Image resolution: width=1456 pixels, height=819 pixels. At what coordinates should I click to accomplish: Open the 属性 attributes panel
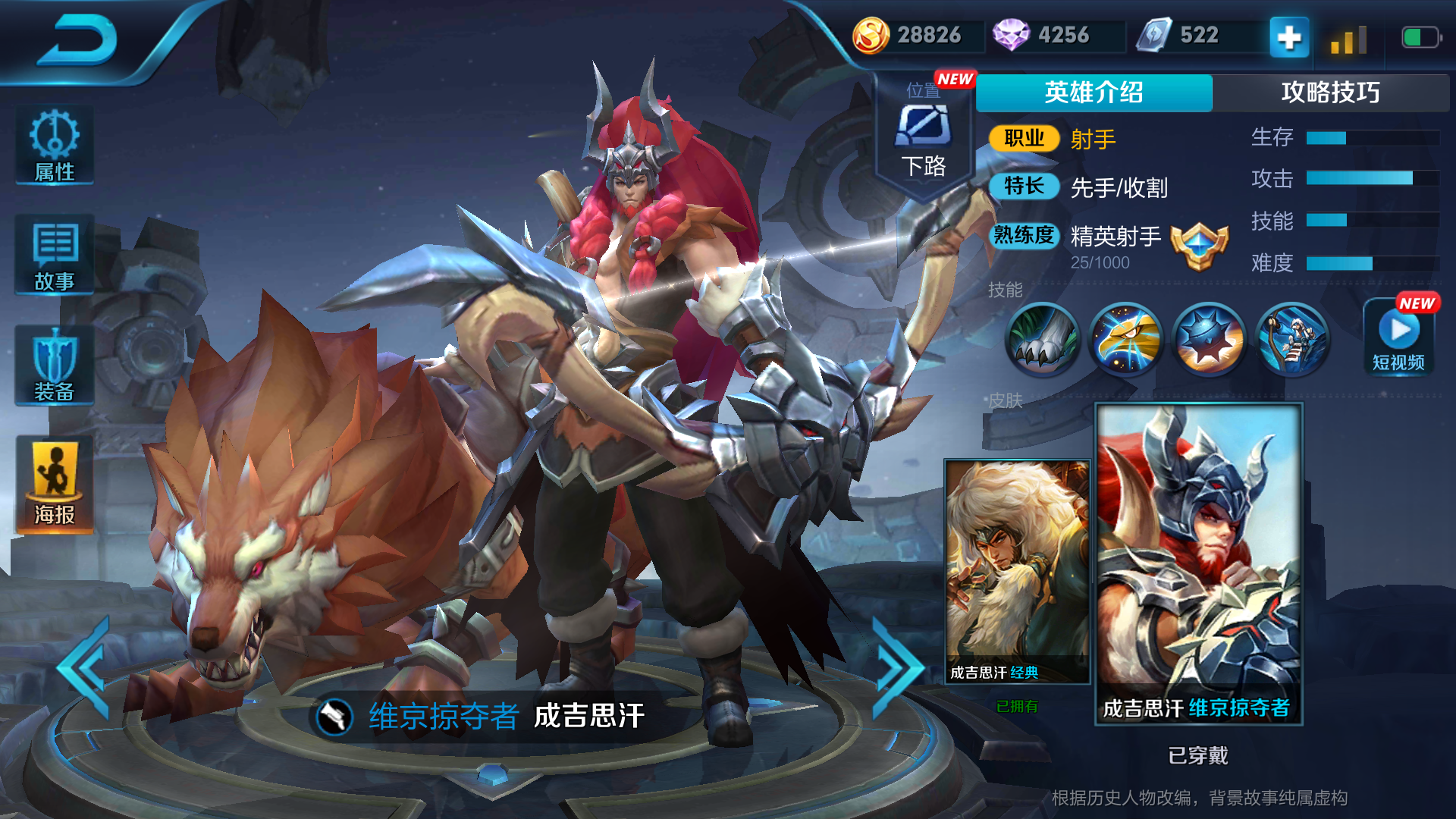53,144
